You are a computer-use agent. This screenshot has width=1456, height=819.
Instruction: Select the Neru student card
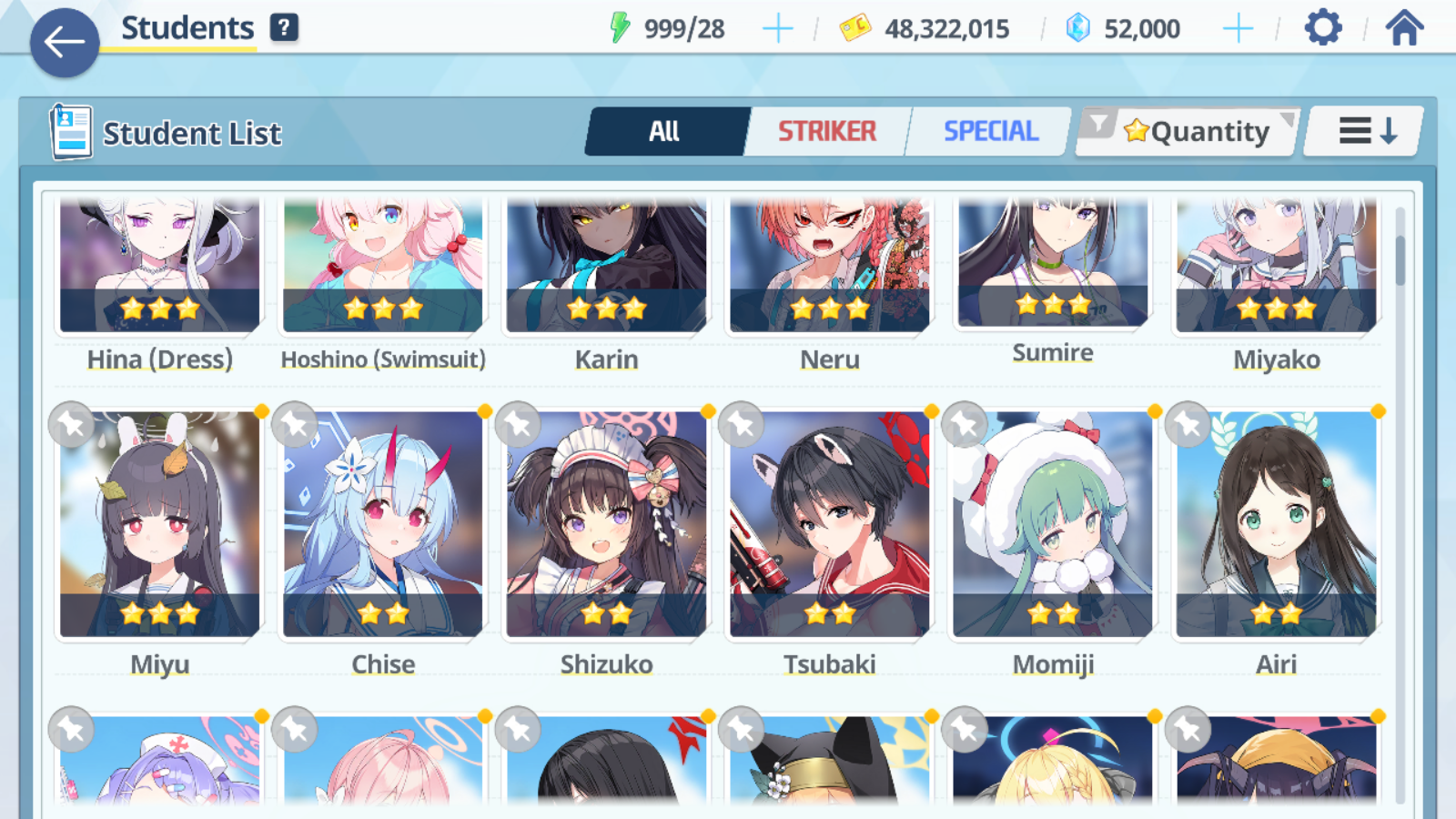tap(830, 273)
